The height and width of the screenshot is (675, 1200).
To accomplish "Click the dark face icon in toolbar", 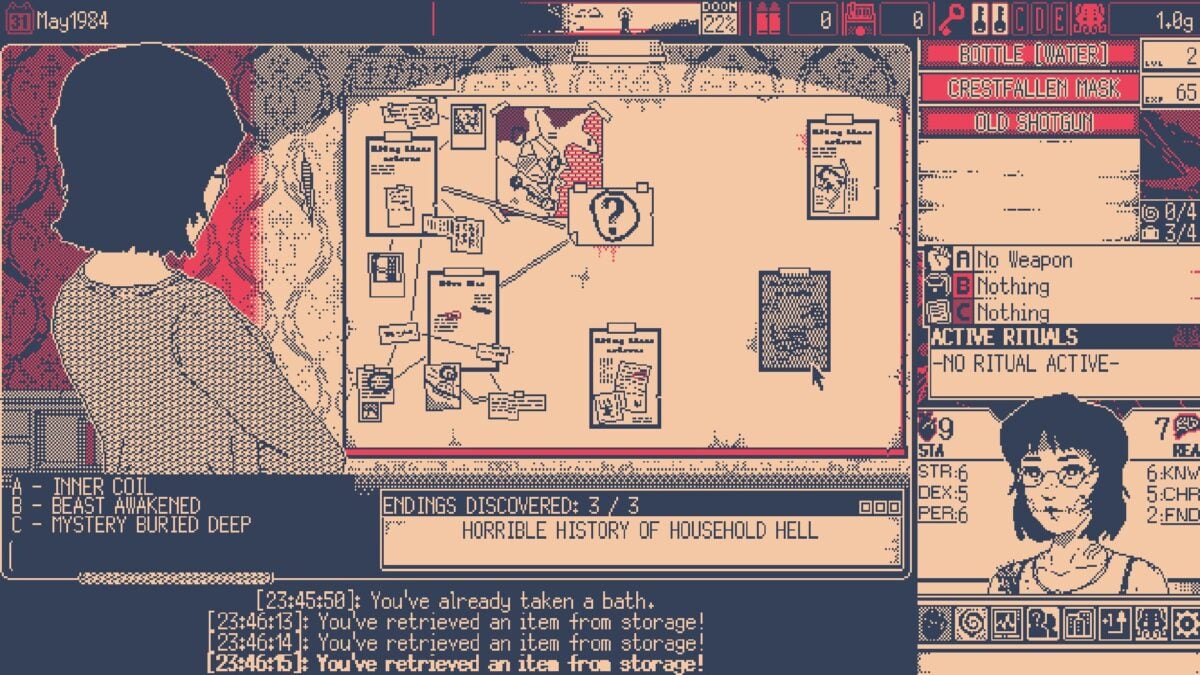I will 934,625.
